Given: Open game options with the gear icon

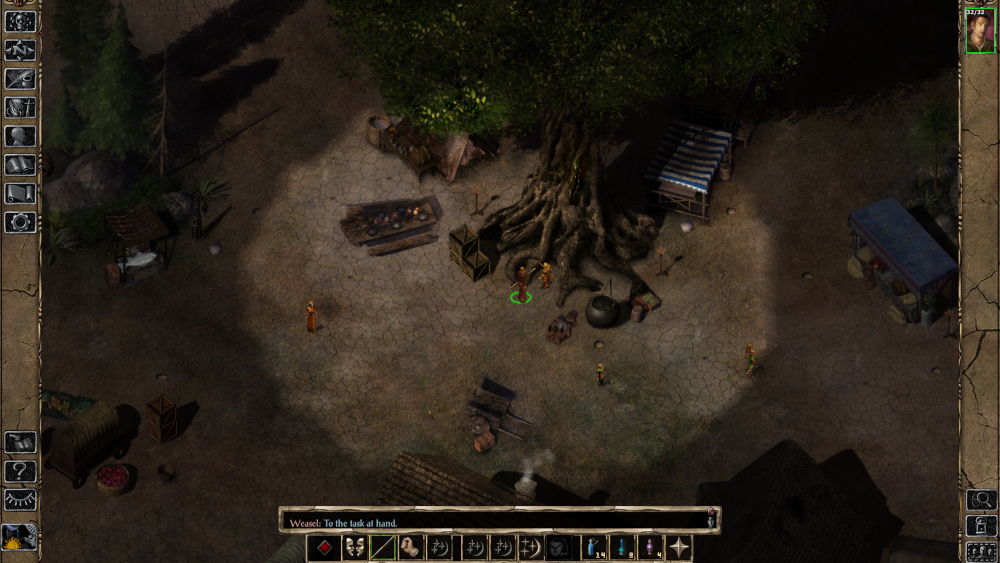Looking at the screenshot, I should click(20, 221).
